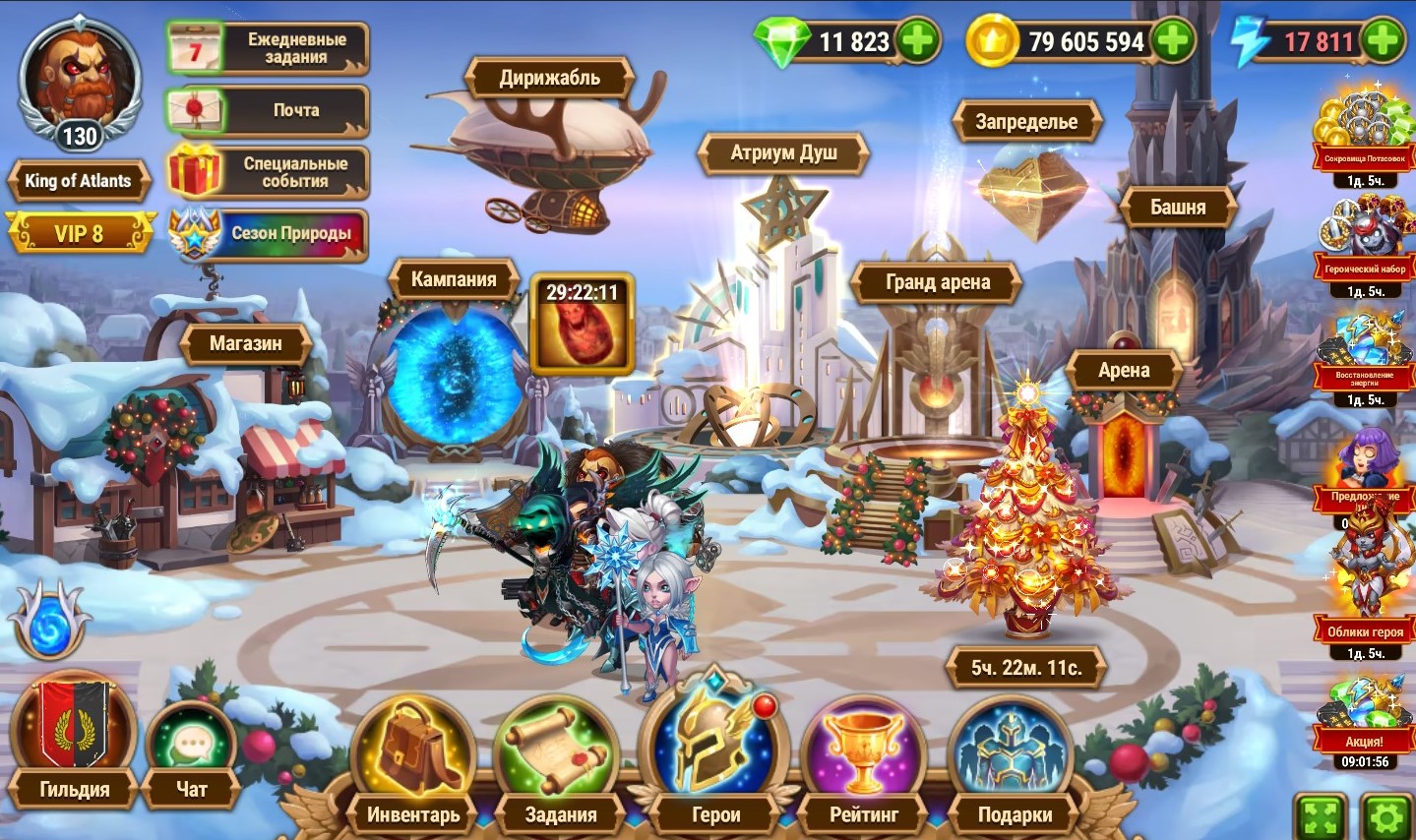Open Специальные события special events
This screenshot has height=840, width=1416.
[268, 172]
